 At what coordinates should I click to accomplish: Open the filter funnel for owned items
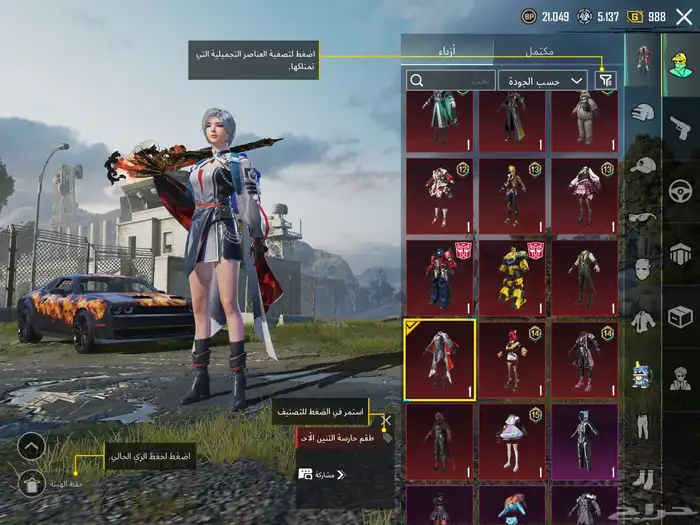[606, 80]
